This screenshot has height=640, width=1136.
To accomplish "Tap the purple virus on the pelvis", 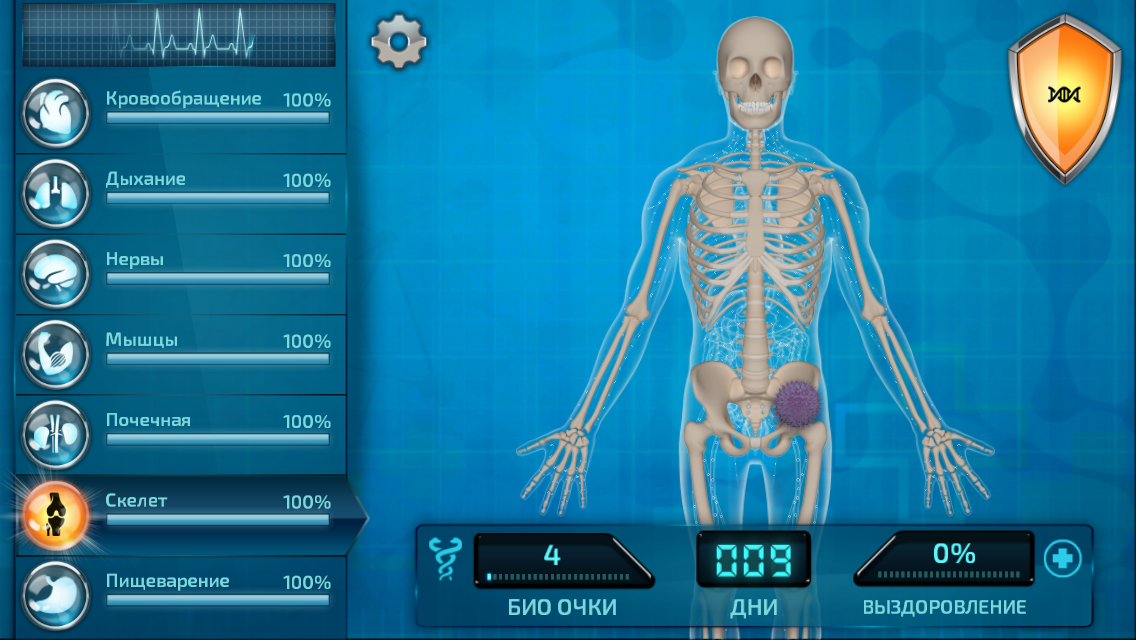I will coord(796,402).
